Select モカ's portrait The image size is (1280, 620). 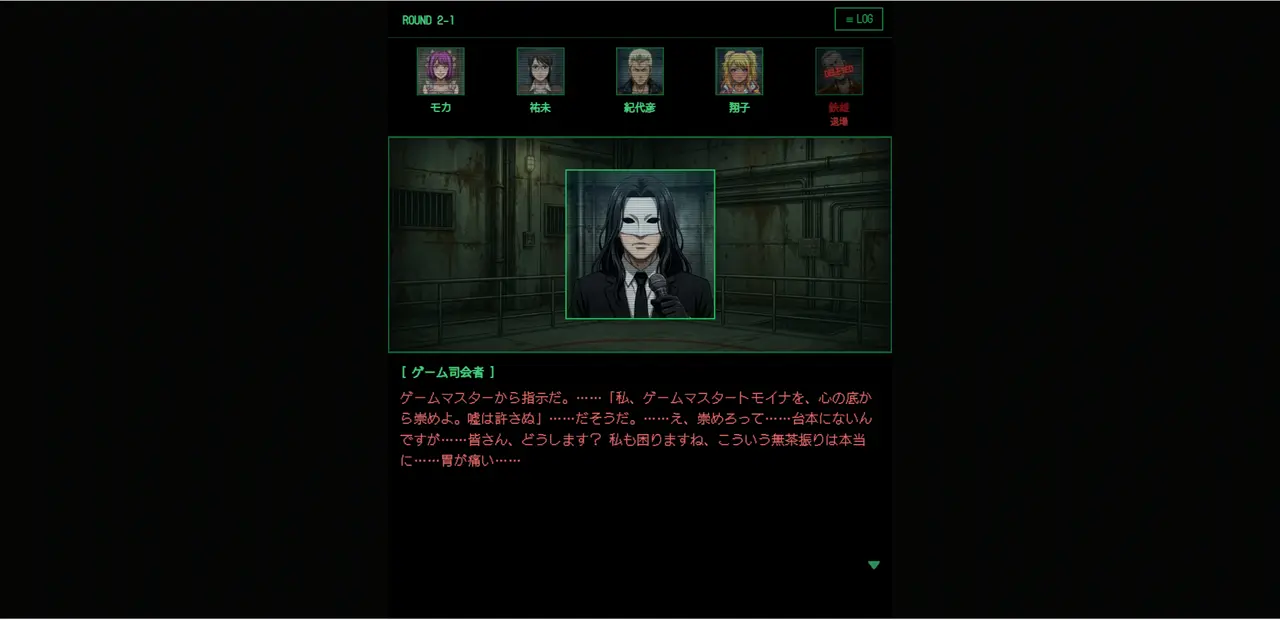pyautogui.click(x=440, y=72)
